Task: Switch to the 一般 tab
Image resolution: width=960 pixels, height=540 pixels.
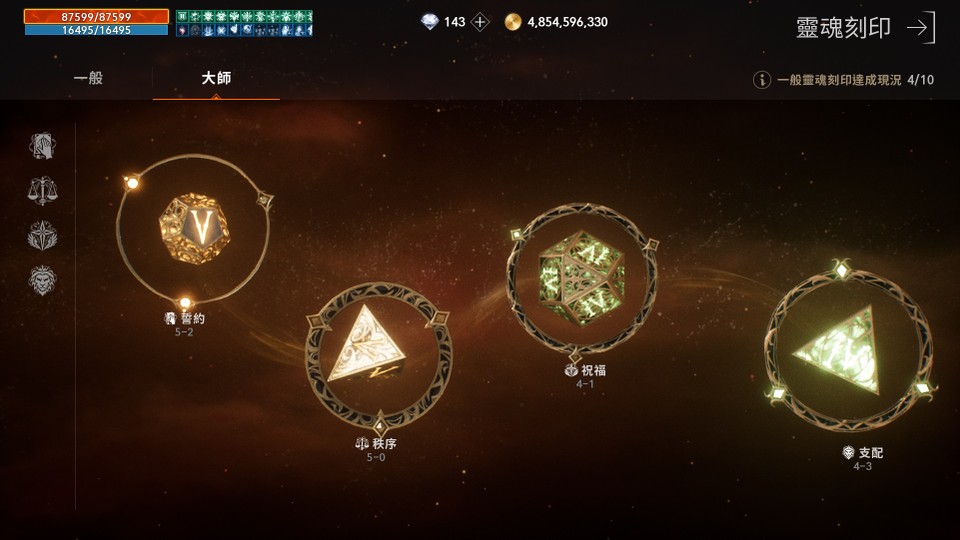Action: click(x=89, y=78)
